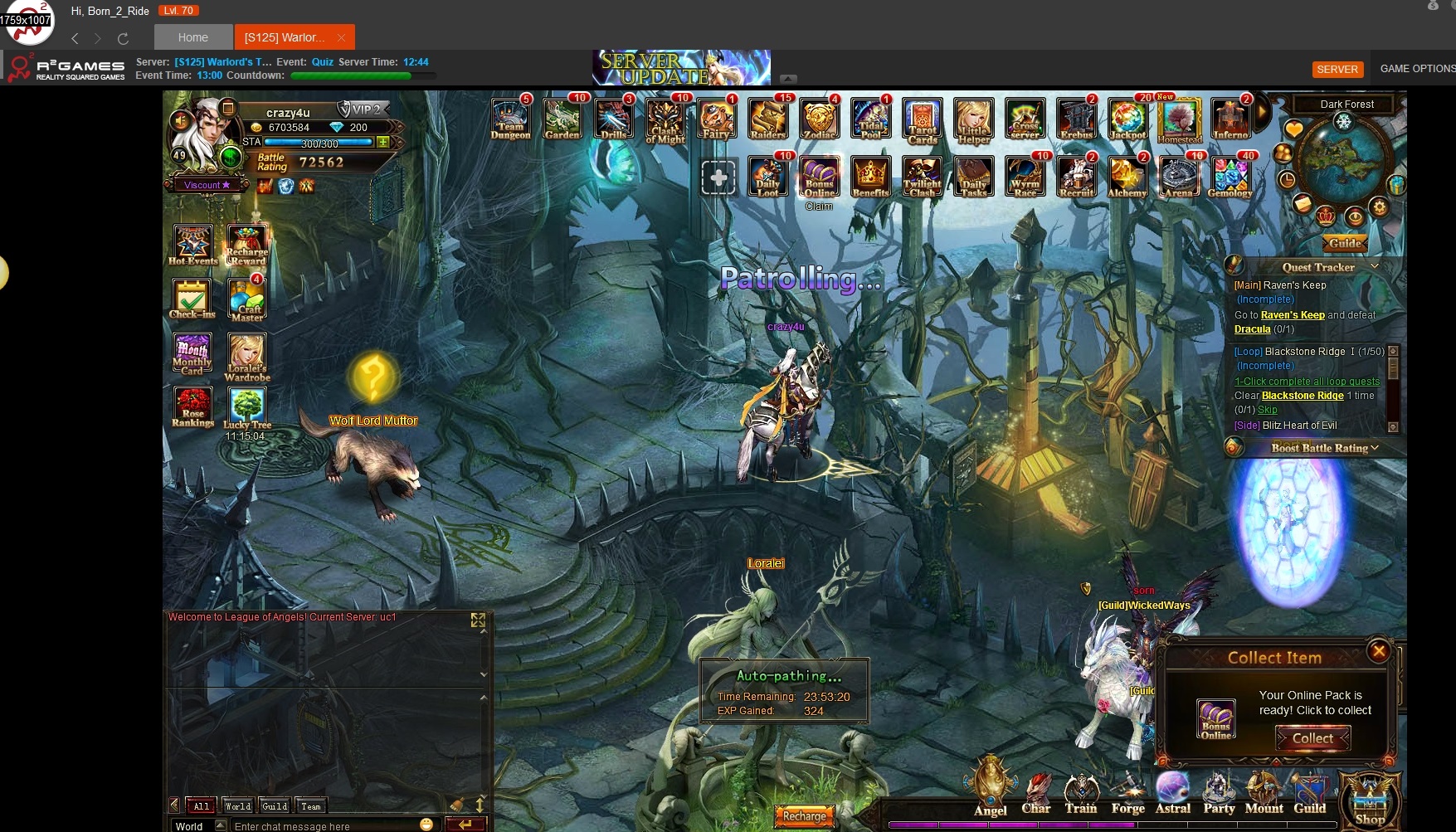Skip the Blackstone Ridge loop quest
Viewport: 1456px width, 832px height.
click(x=1268, y=410)
